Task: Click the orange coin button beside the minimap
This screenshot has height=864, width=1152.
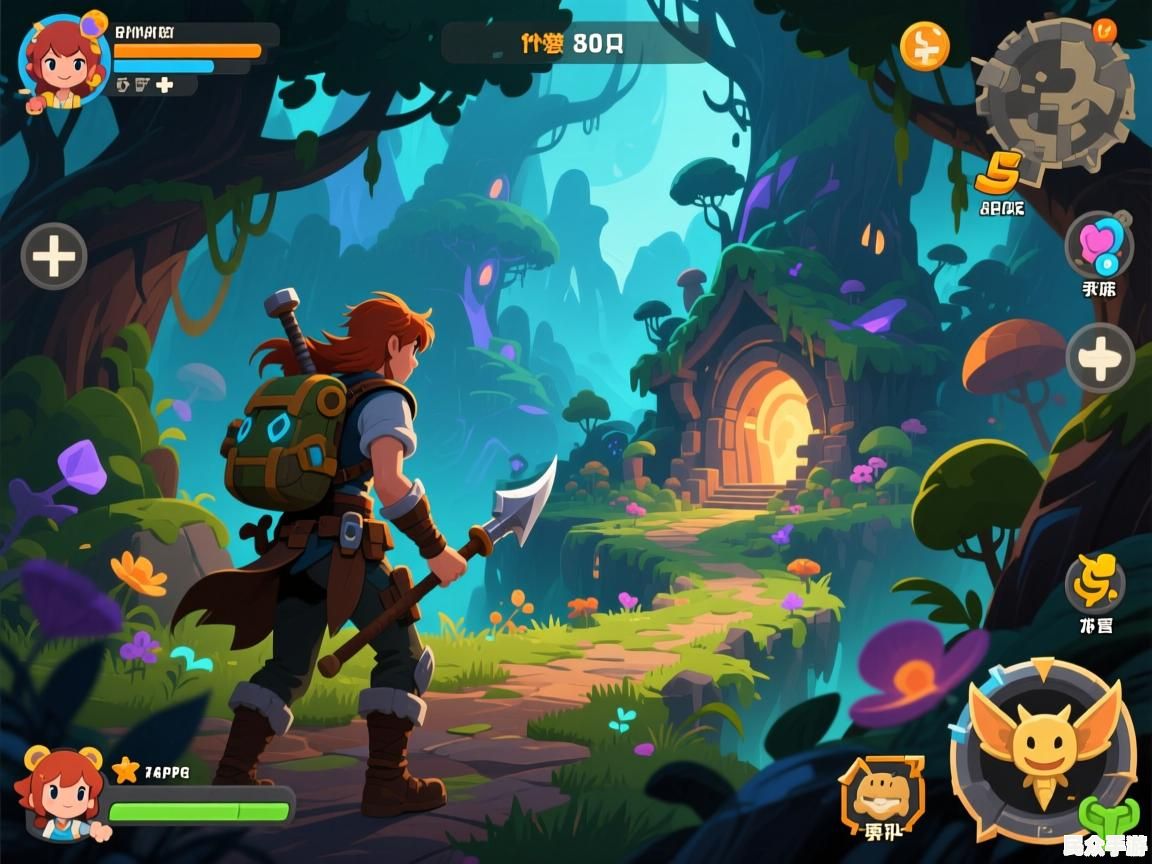Action: (924, 46)
